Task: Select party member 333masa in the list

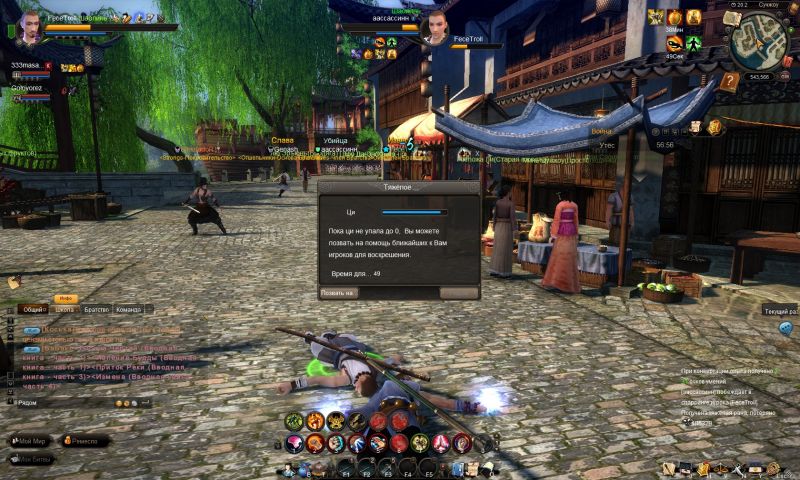Action: click(x=26, y=65)
